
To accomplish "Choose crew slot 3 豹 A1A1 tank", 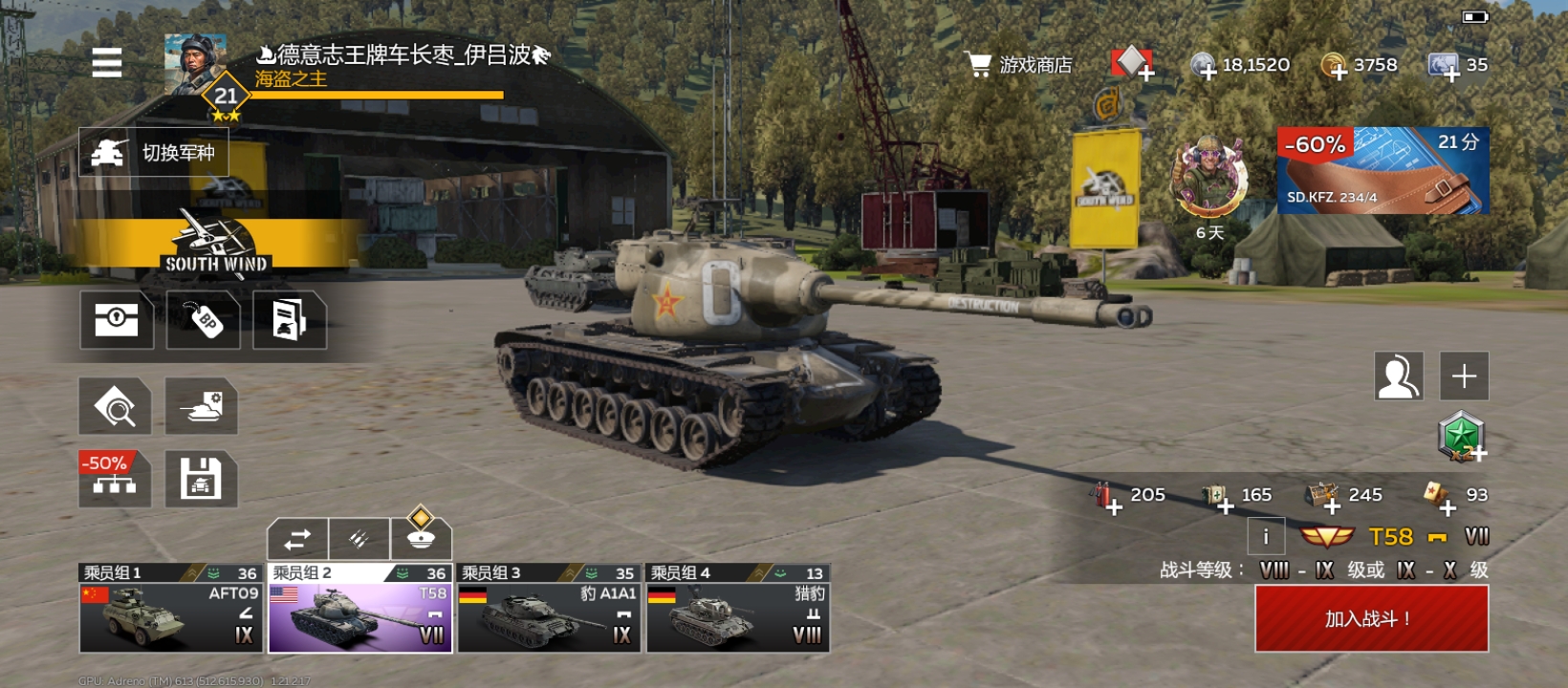I will (x=548, y=609).
